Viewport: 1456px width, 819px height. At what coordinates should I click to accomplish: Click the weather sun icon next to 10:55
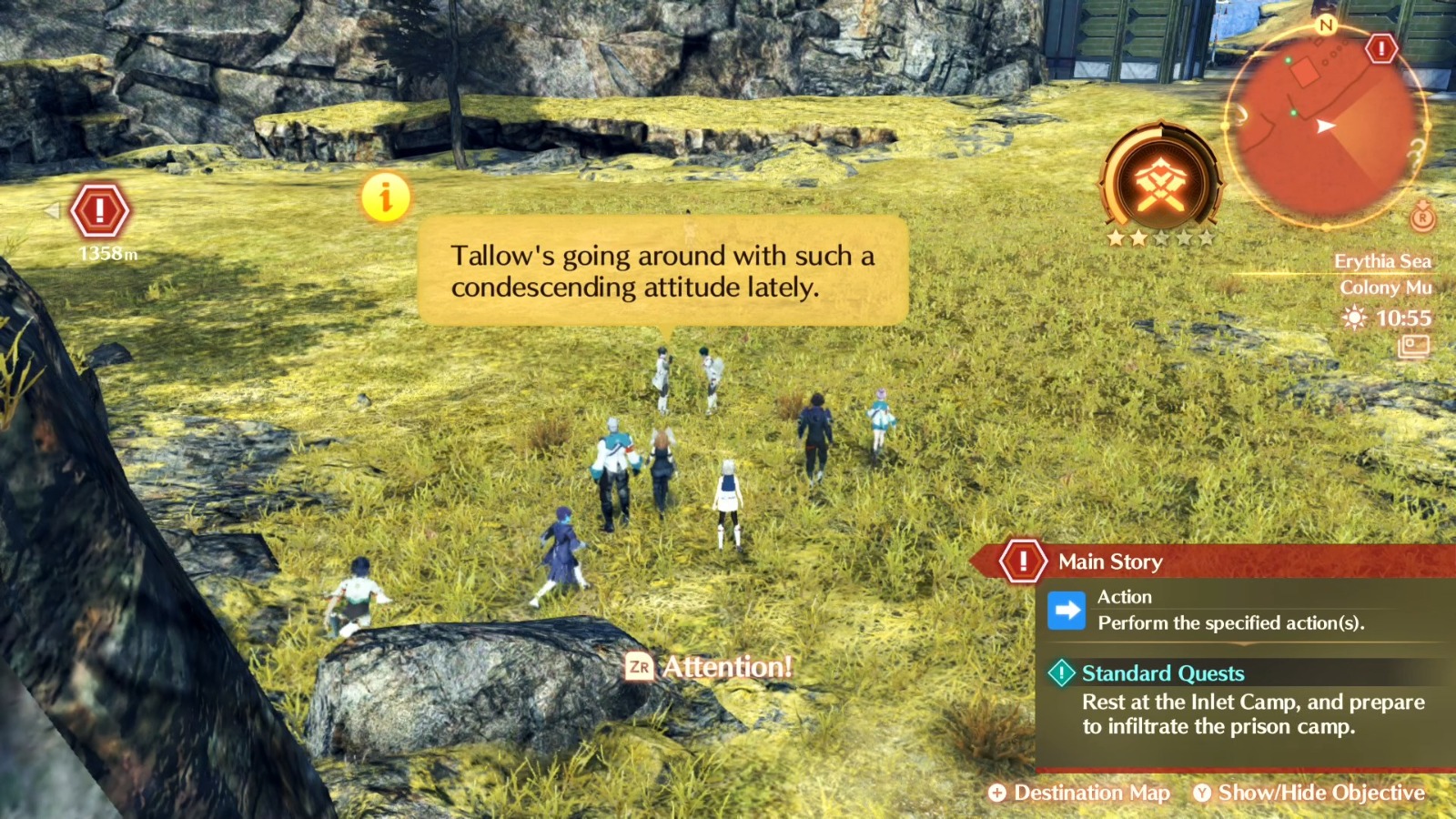[x=1356, y=318]
